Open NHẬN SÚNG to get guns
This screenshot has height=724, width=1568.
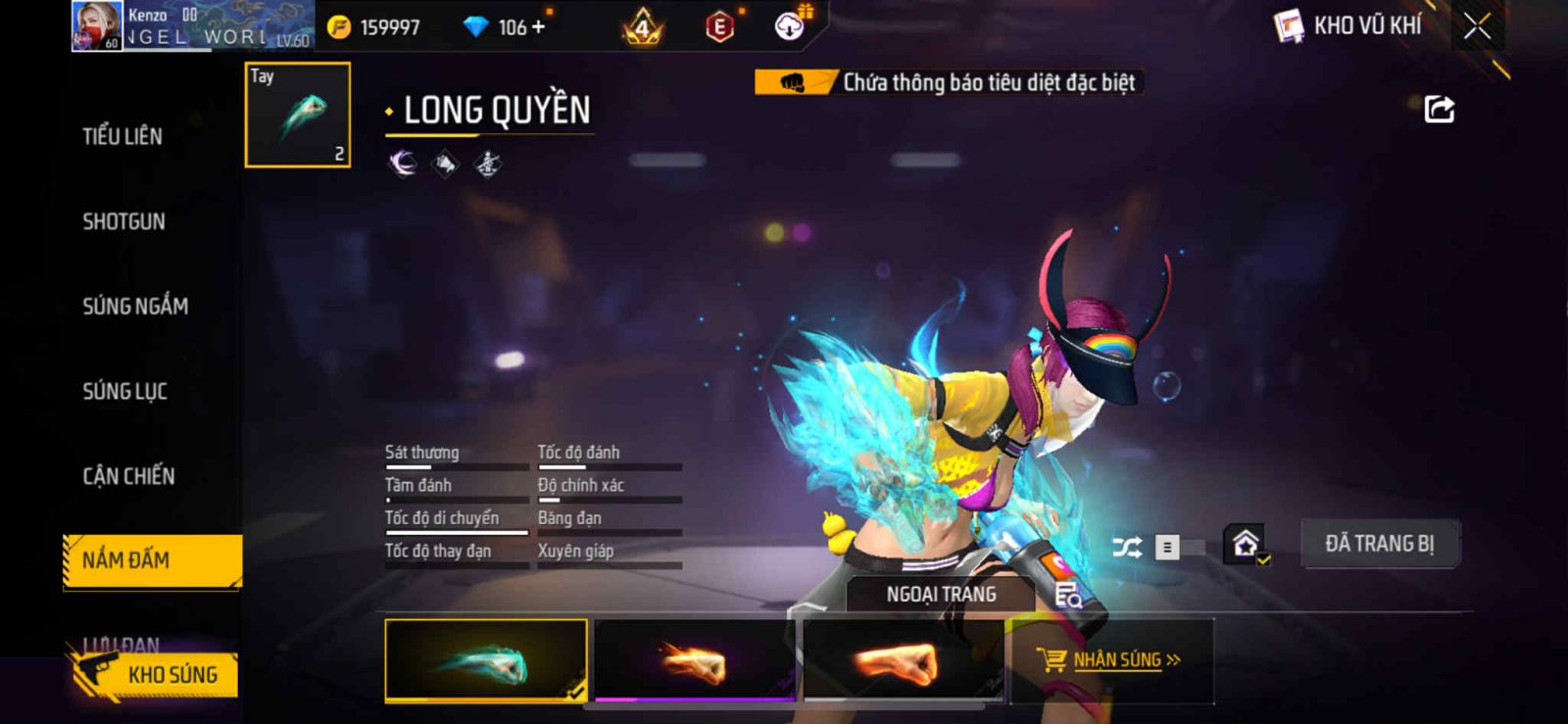tap(1112, 660)
